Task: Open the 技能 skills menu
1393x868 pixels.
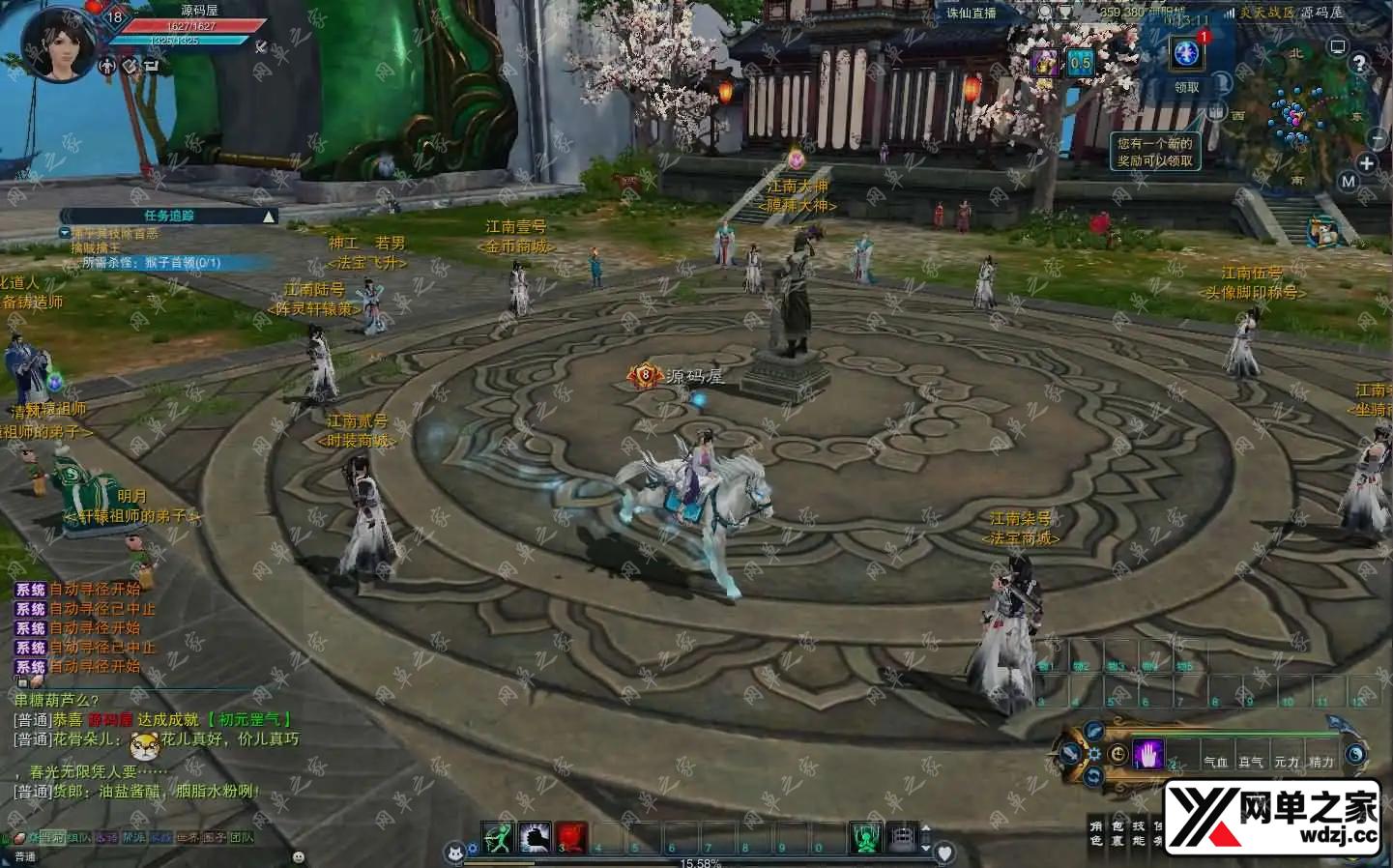Action: click(x=1138, y=833)
